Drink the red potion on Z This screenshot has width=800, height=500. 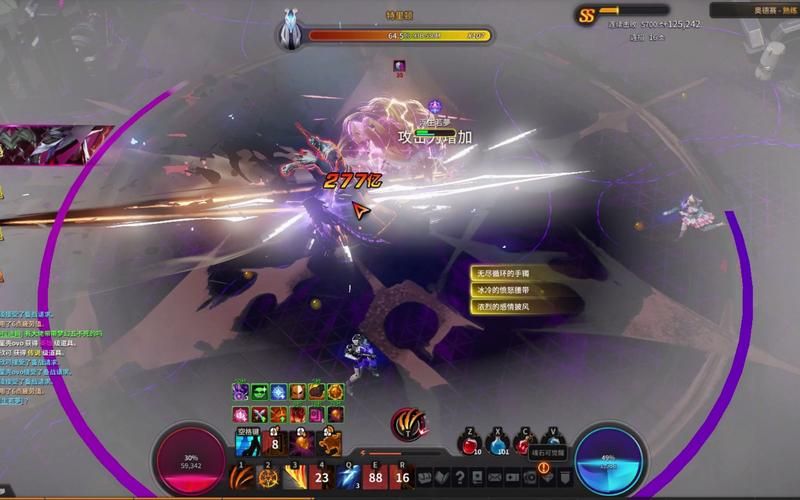point(470,445)
